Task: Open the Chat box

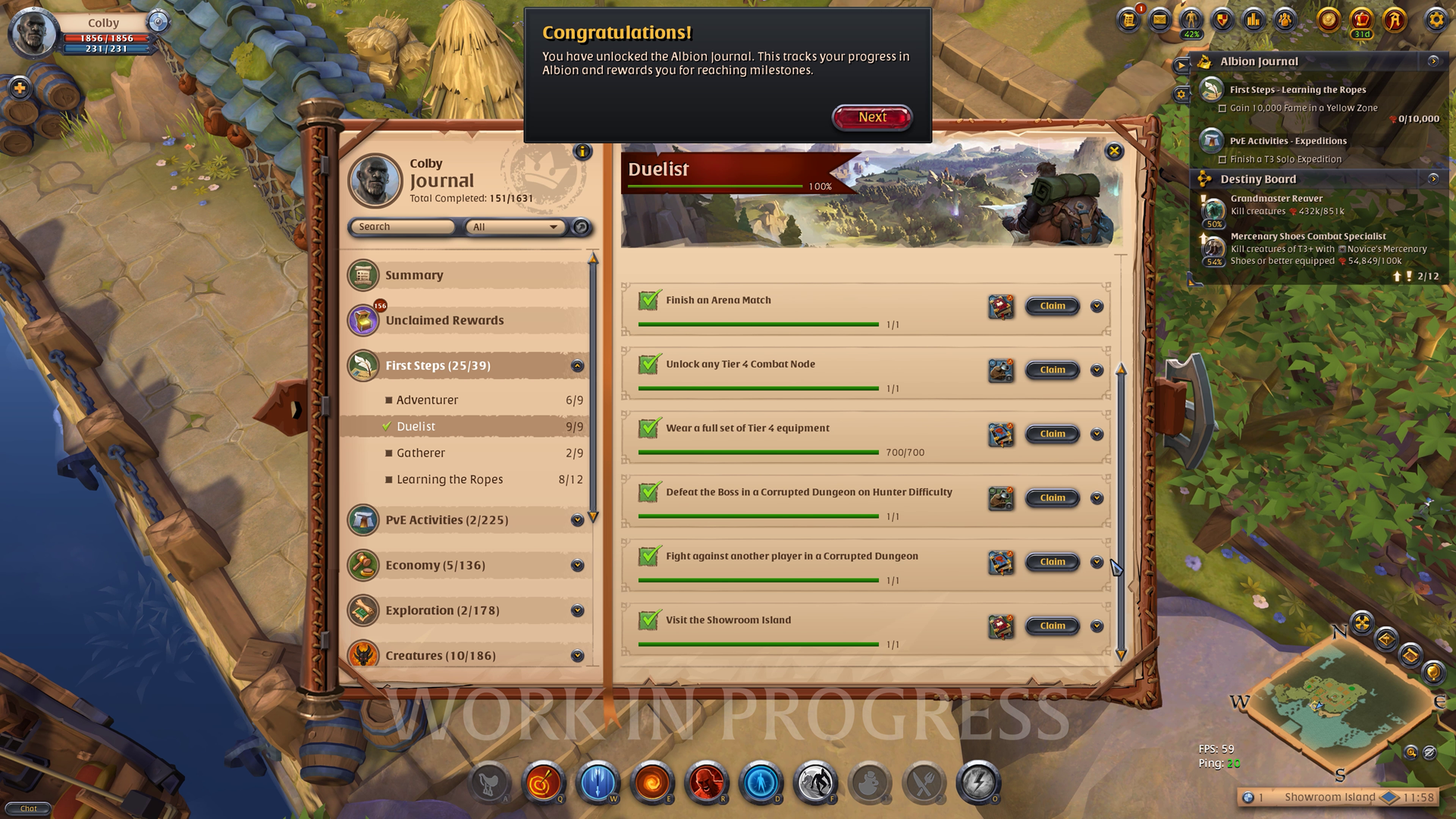Action: [x=28, y=808]
